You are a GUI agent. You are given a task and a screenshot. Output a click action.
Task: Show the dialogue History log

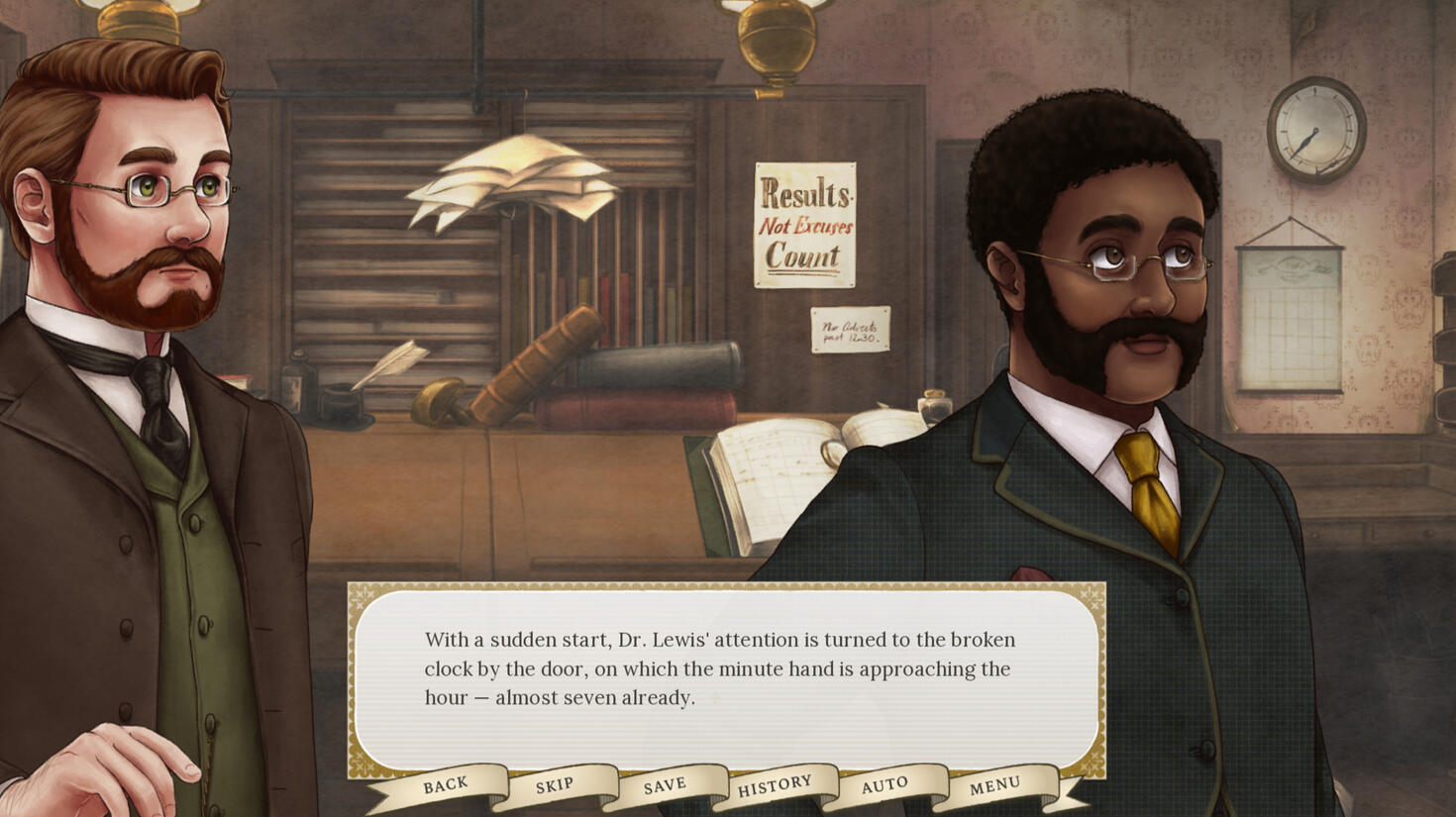pyautogui.click(x=775, y=786)
